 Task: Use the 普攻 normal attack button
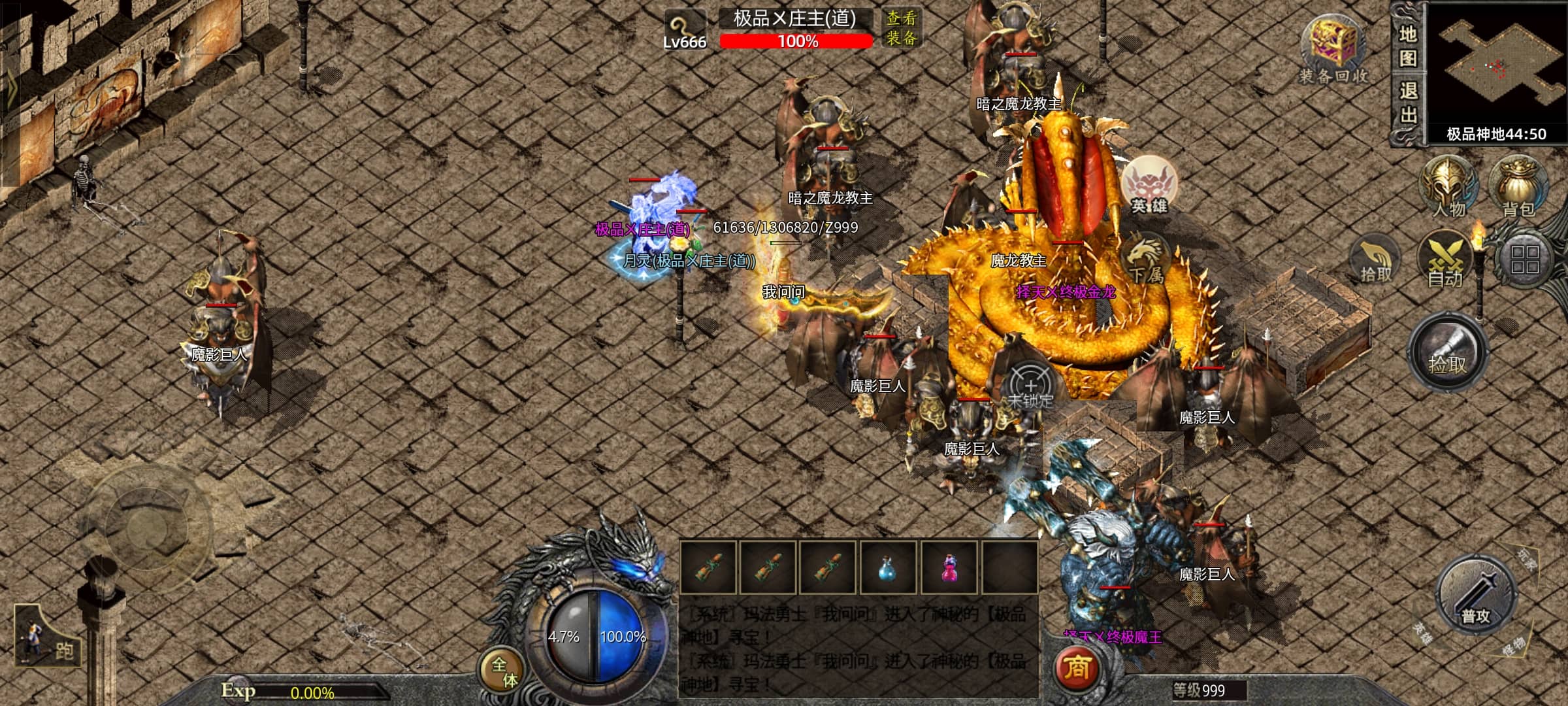1475,595
